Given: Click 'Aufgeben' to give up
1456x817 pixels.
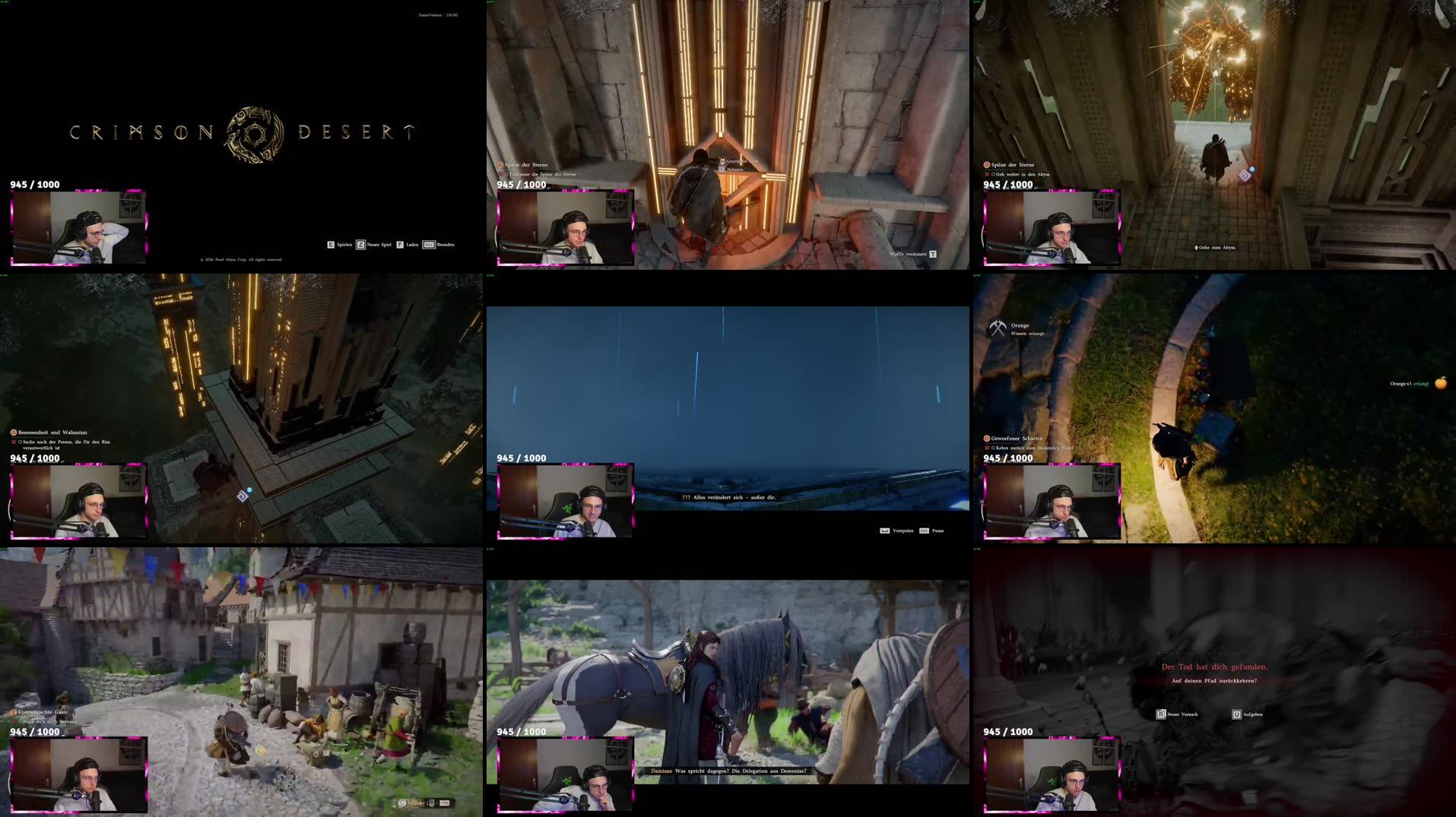Looking at the screenshot, I should tap(1255, 714).
